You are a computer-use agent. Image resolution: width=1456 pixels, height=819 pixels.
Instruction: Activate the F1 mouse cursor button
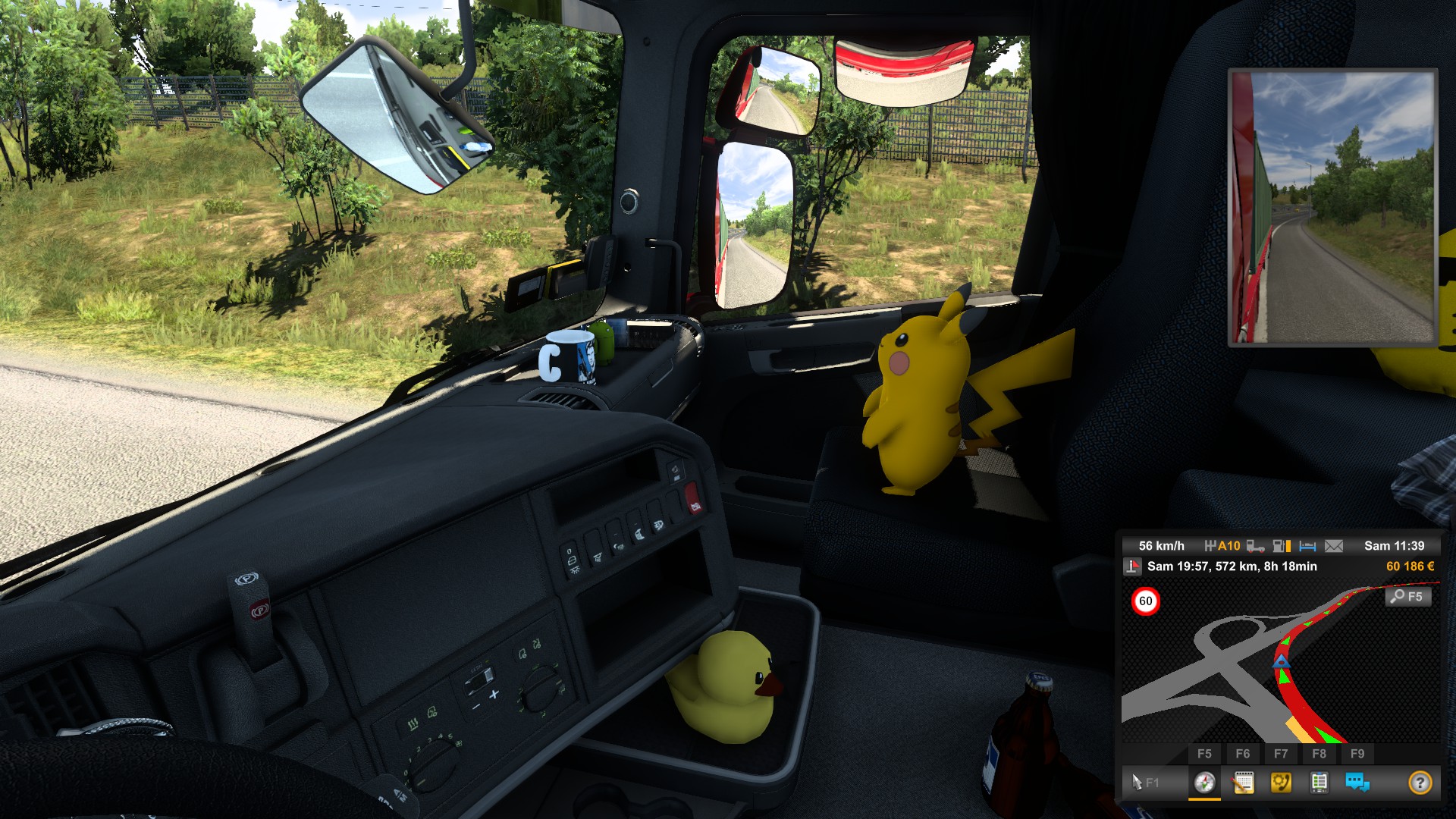click(1144, 782)
